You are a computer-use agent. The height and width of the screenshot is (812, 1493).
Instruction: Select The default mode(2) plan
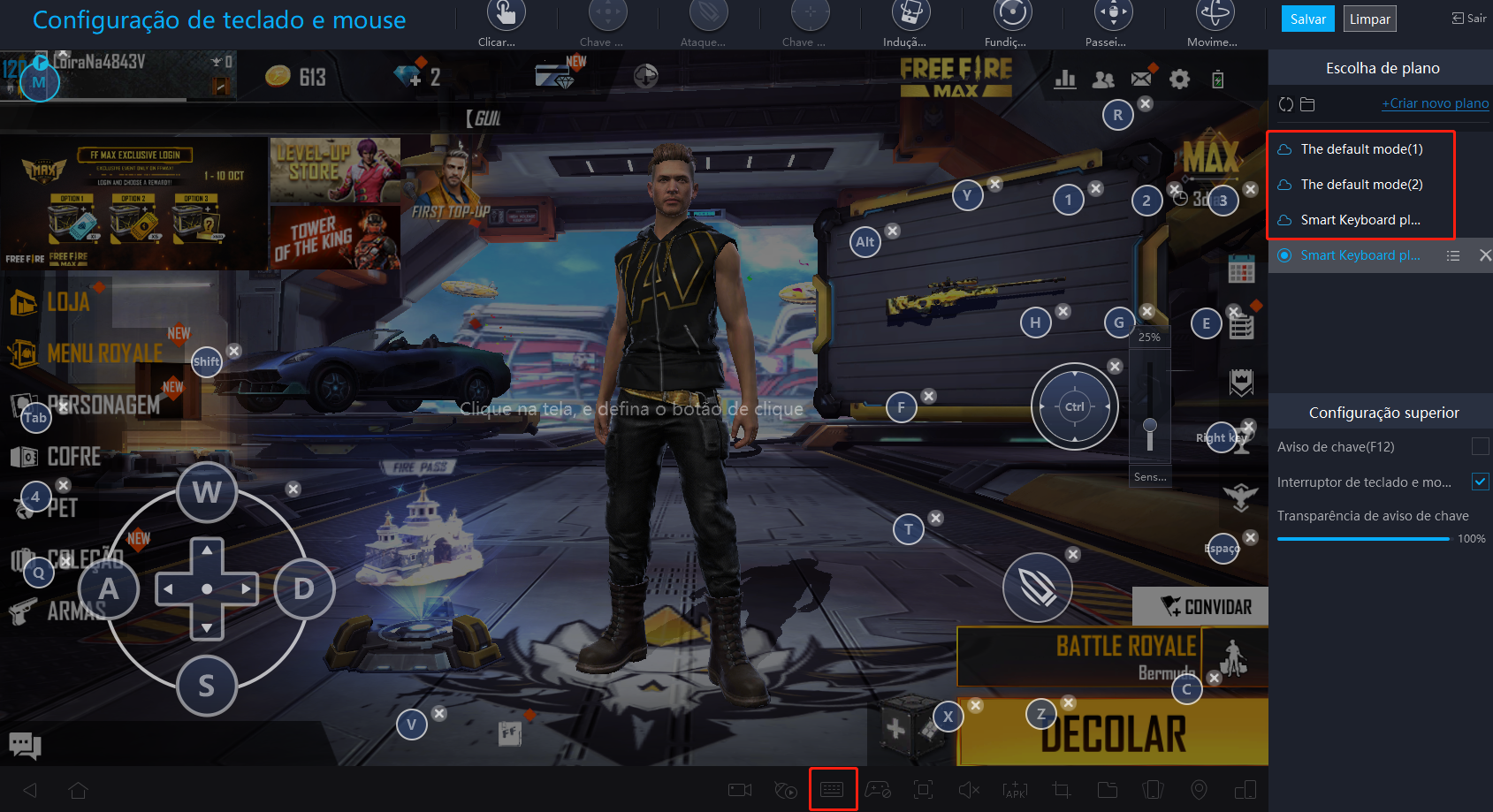[1361, 184]
